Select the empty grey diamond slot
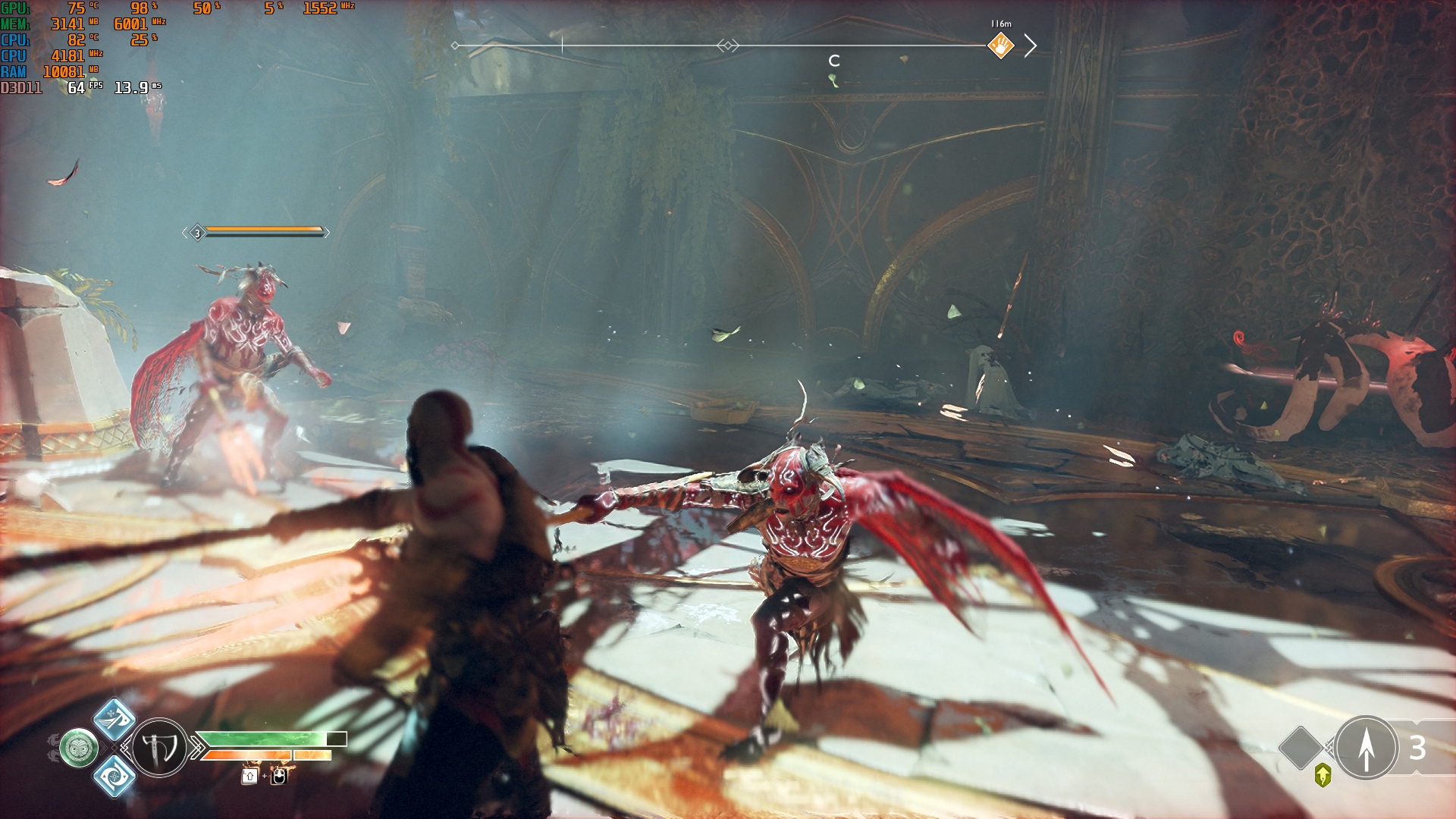This screenshot has height=819, width=1456. pos(1301,747)
